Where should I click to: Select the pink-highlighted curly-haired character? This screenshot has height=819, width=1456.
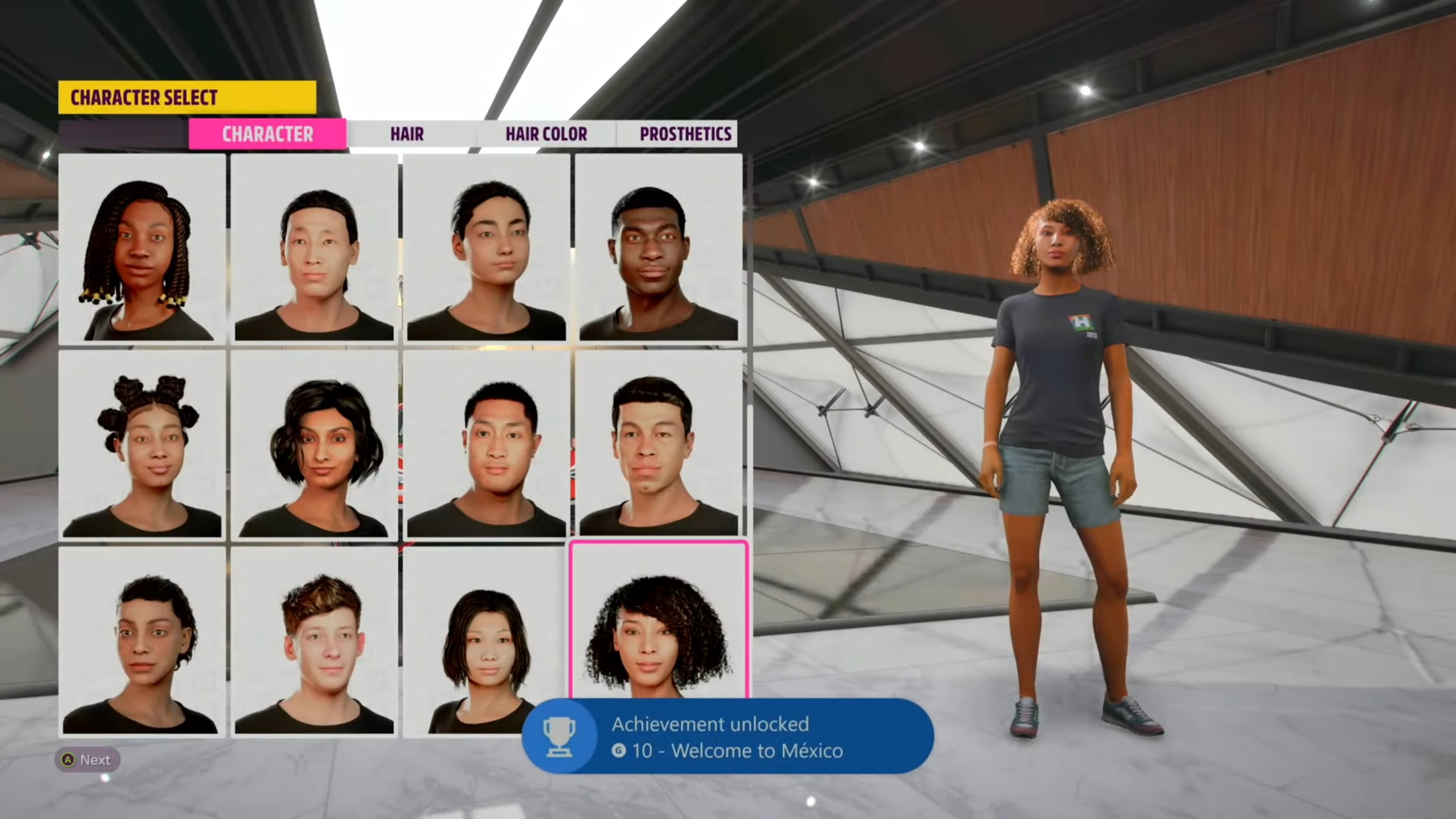pos(658,622)
